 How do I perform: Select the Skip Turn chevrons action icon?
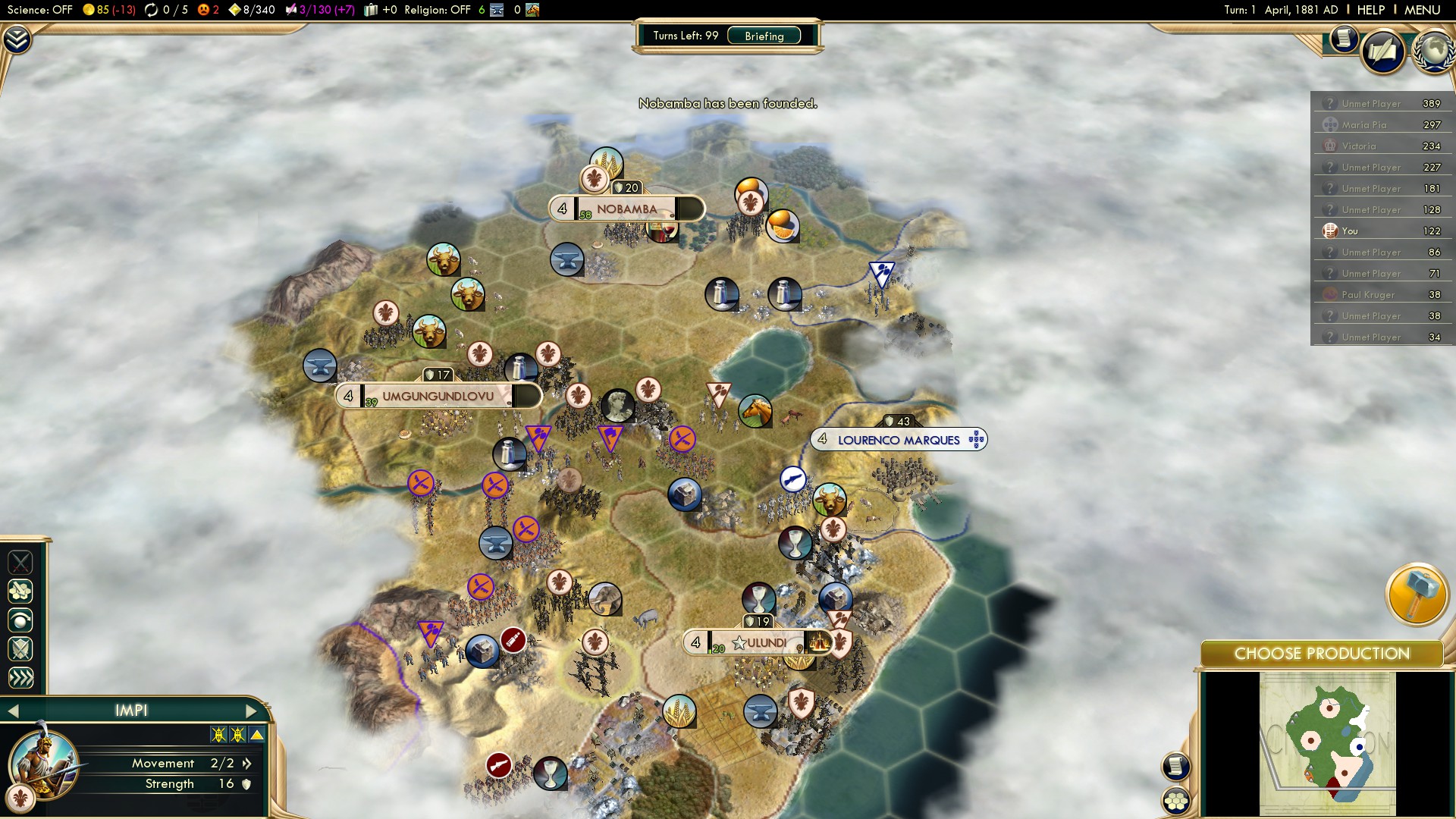[21, 677]
